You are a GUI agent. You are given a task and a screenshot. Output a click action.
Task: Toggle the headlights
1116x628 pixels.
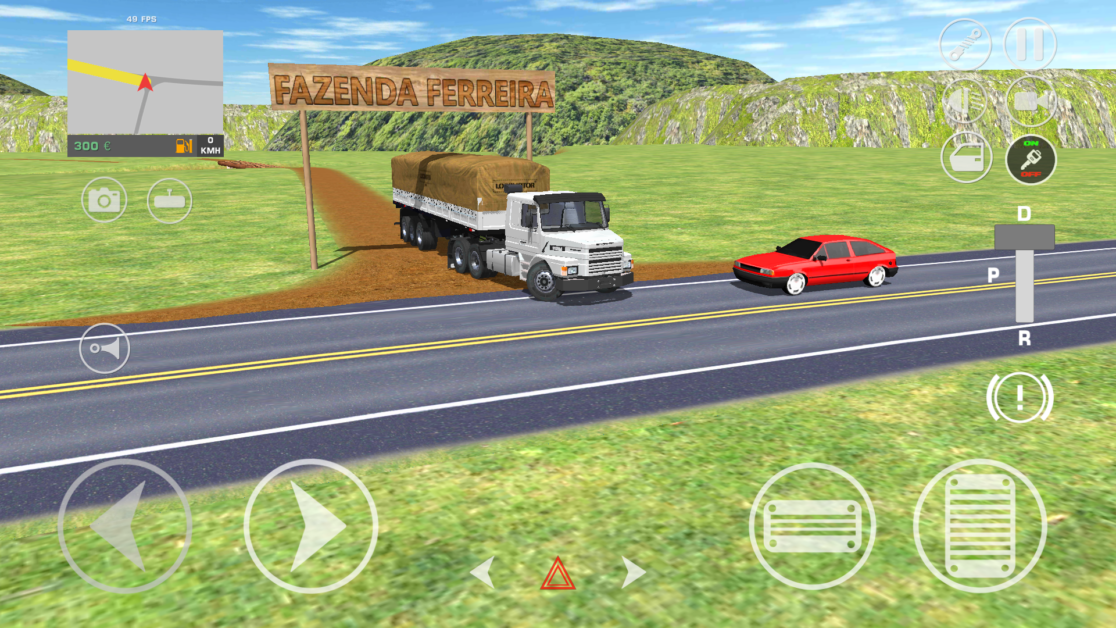point(965,101)
